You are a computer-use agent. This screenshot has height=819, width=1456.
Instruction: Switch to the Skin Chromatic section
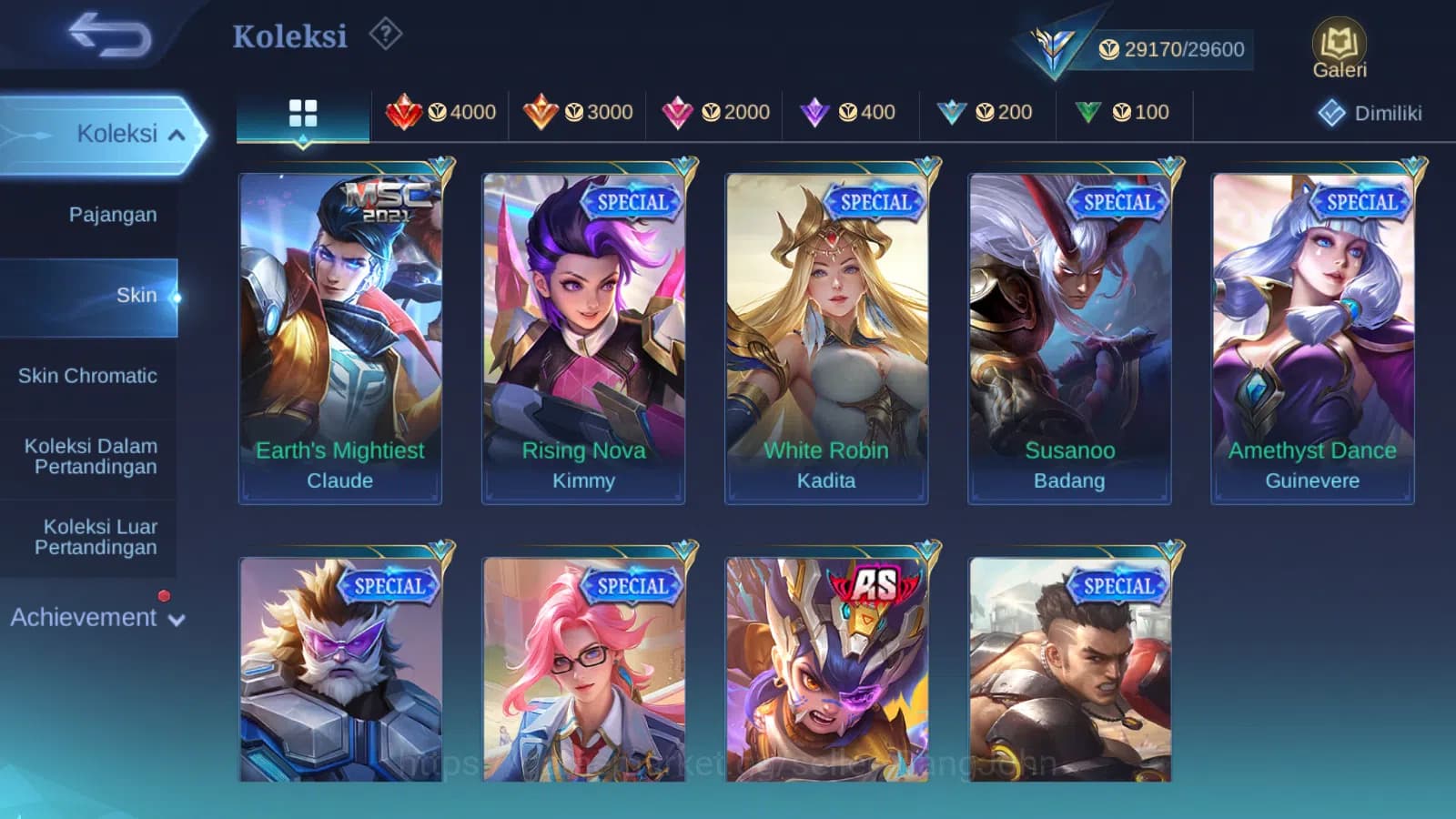(x=89, y=376)
